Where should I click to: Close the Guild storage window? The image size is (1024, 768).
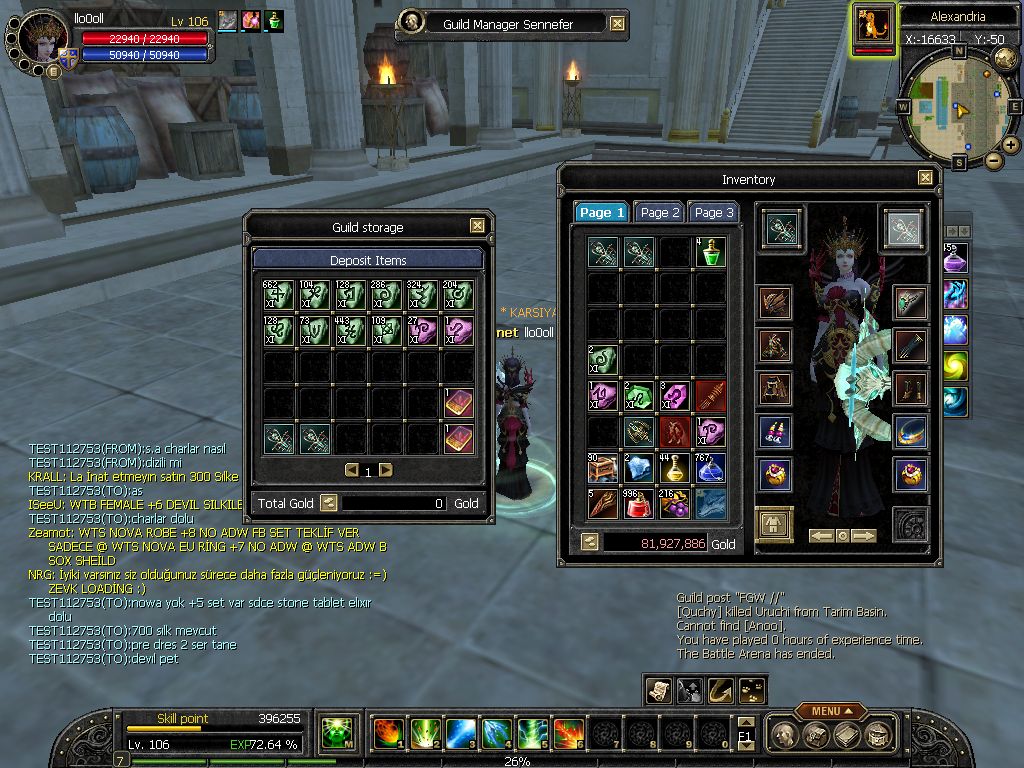click(x=478, y=226)
